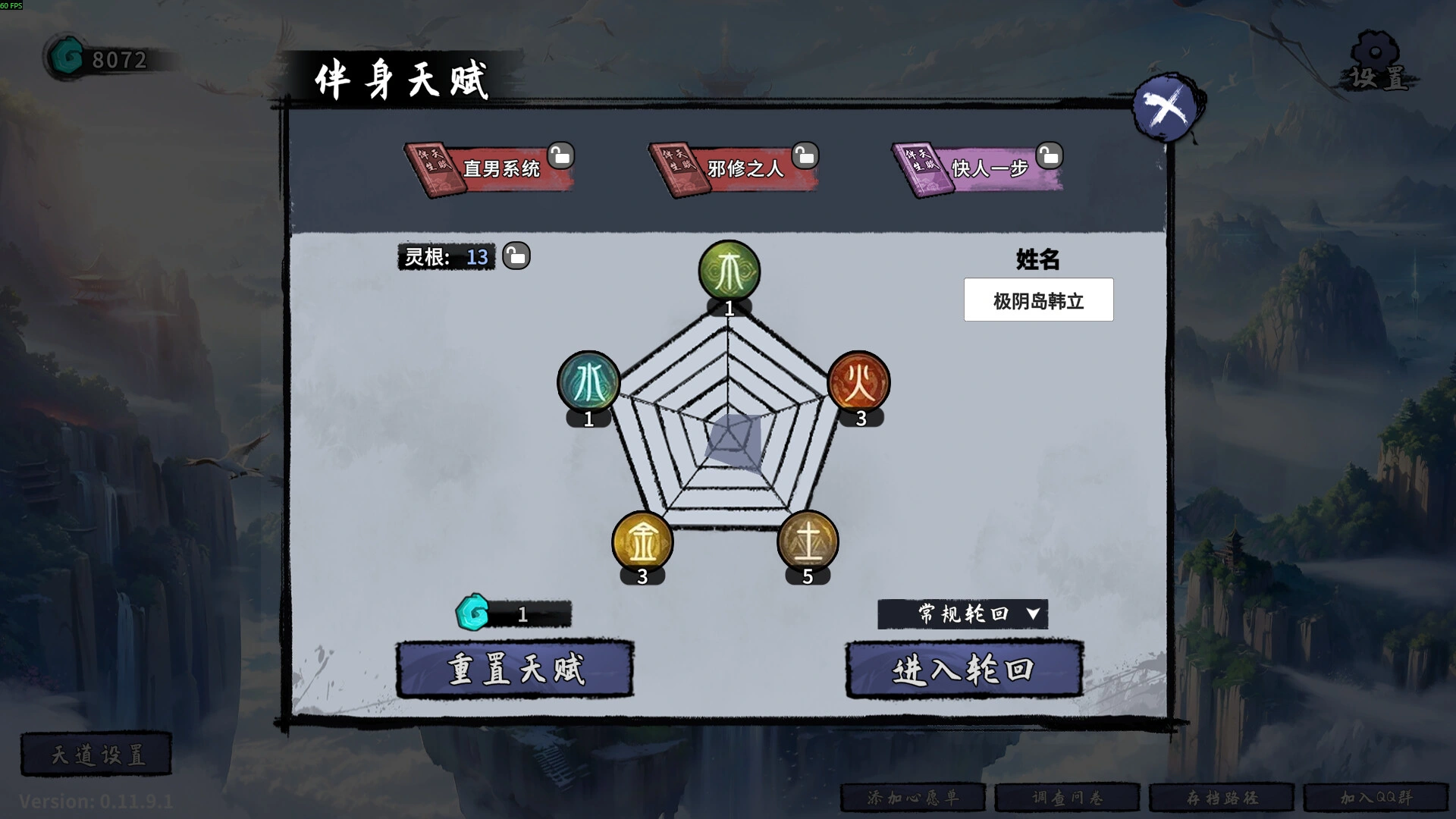
Task: Open the 设置 settings gear
Action: point(1376,57)
